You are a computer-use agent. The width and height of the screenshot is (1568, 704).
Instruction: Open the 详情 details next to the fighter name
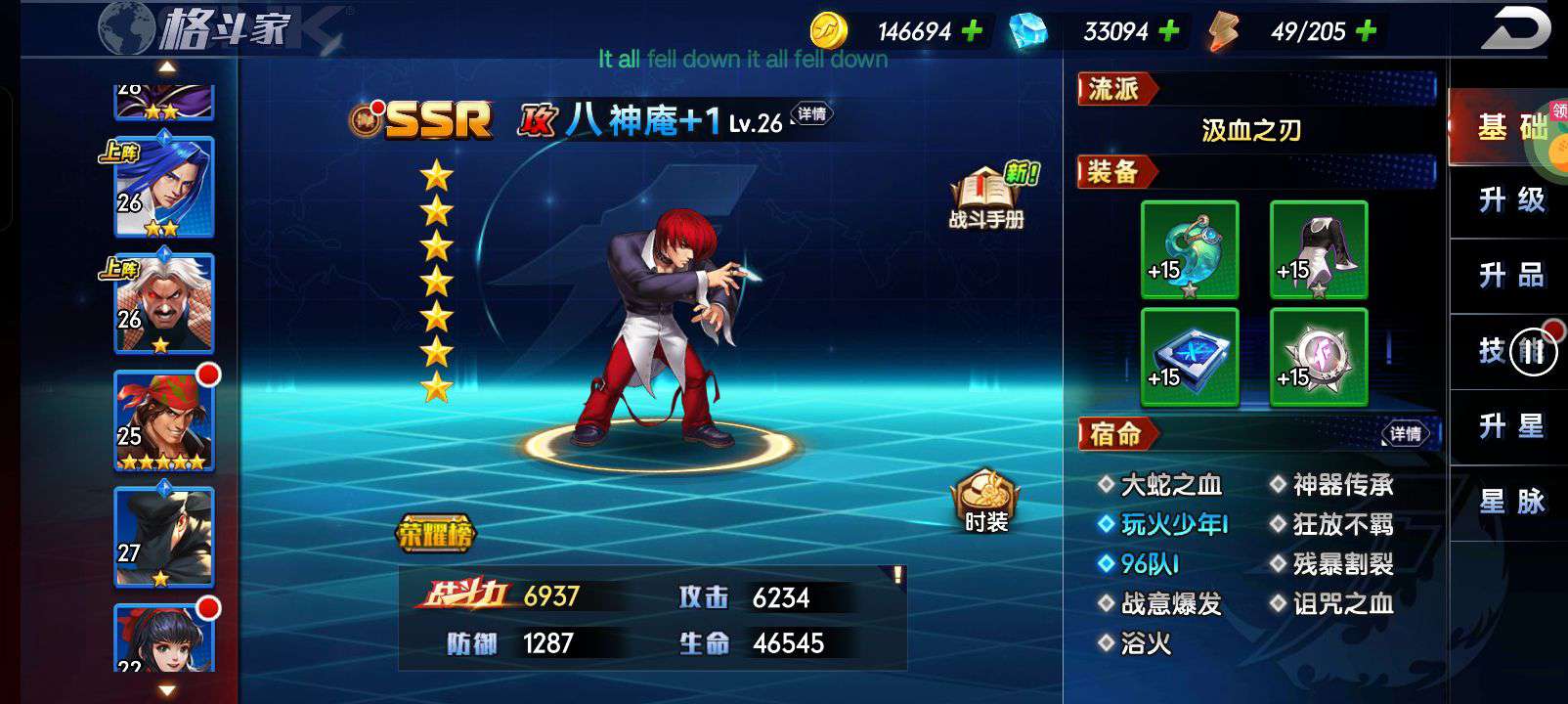811,114
